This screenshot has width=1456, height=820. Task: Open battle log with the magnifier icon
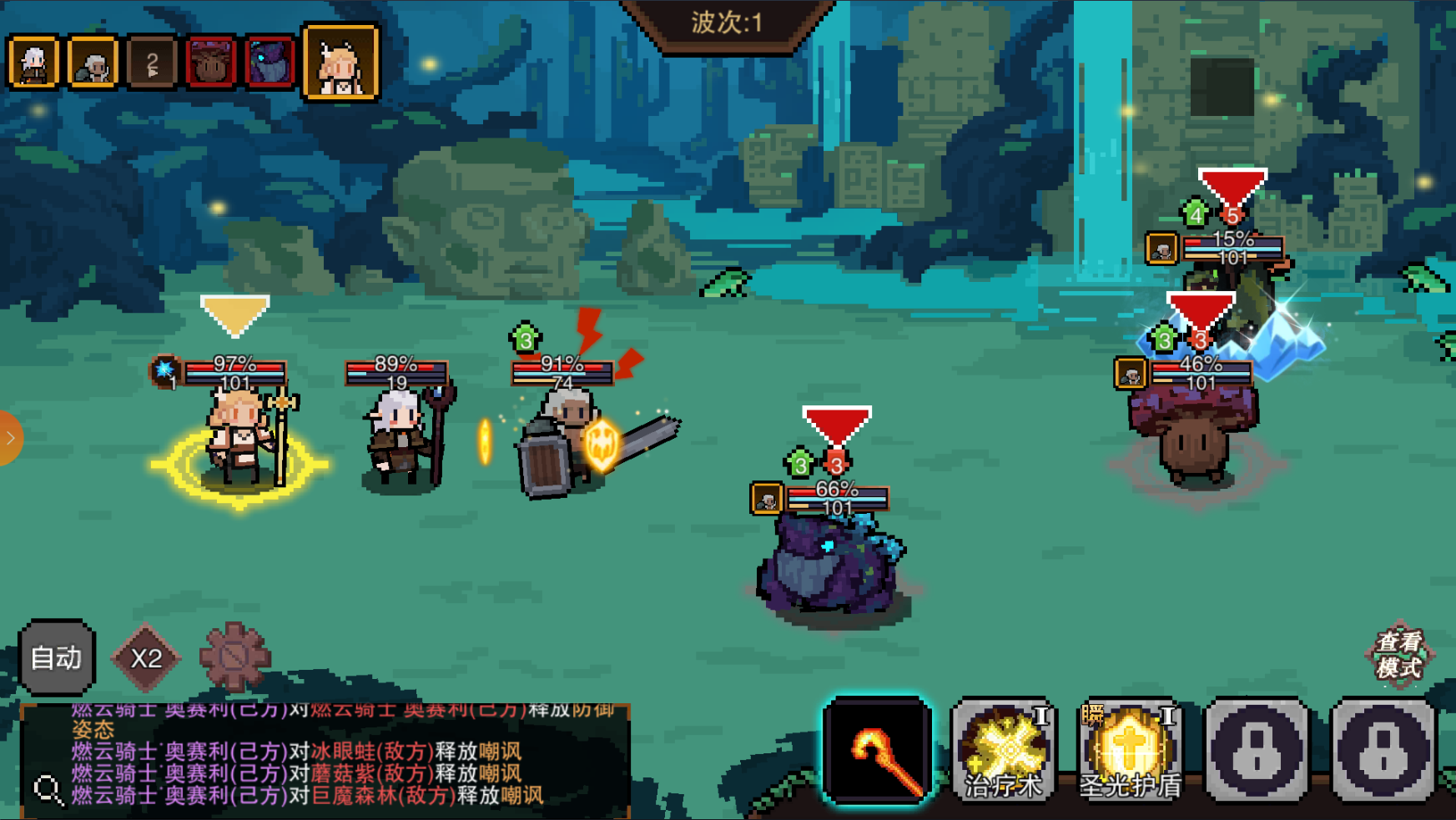click(x=48, y=789)
